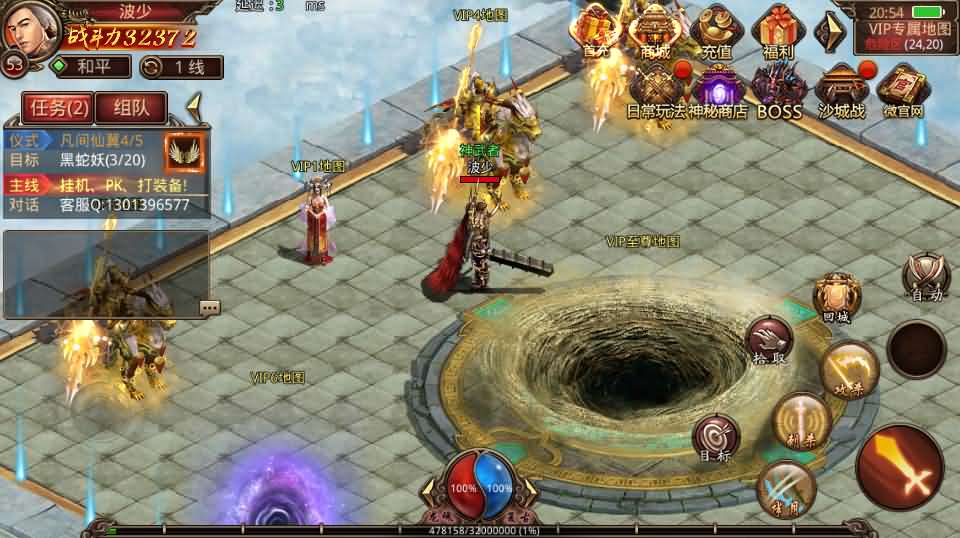Use the 回城 return-to-town button

tap(835, 297)
